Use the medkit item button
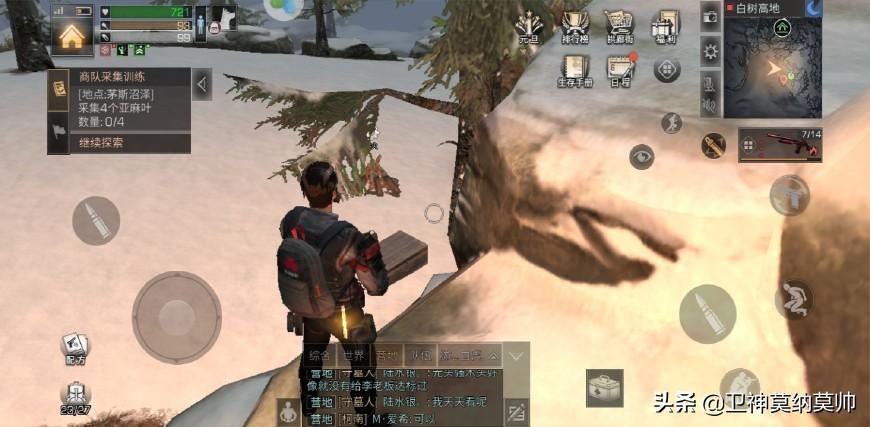Viewport: 870px width, 427px height. (604, 387)
